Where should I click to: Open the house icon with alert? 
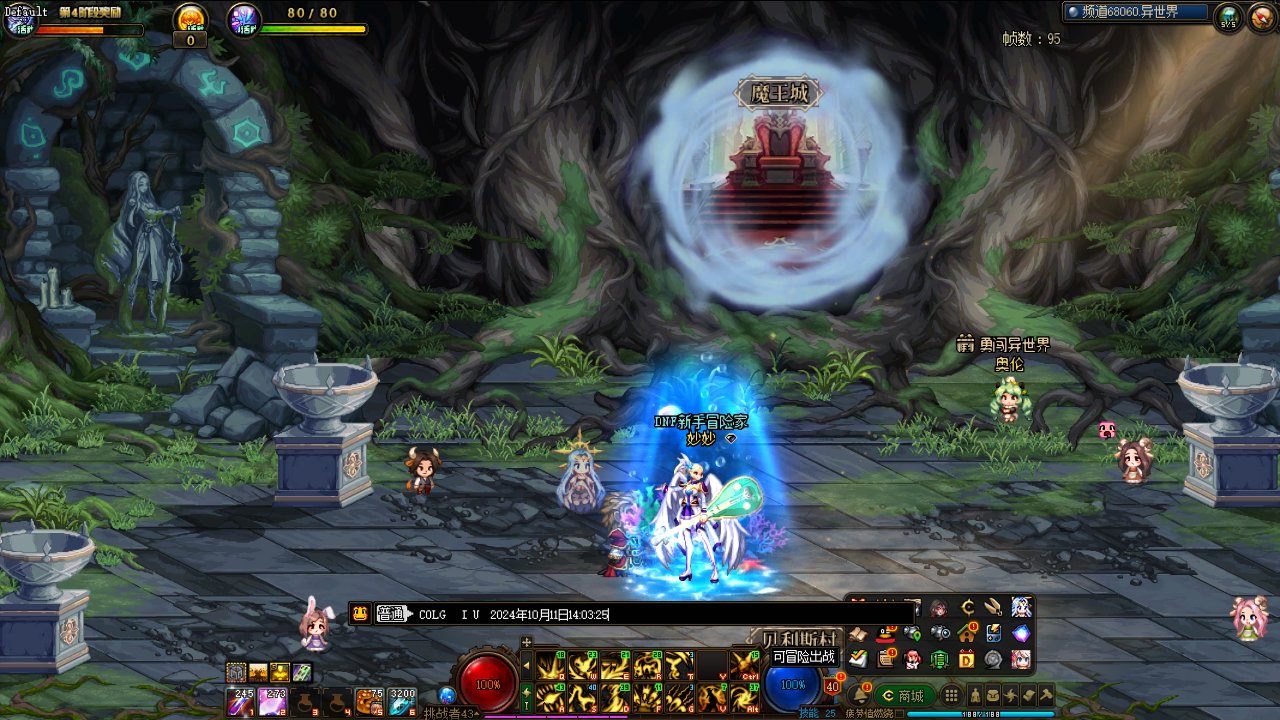966,633
